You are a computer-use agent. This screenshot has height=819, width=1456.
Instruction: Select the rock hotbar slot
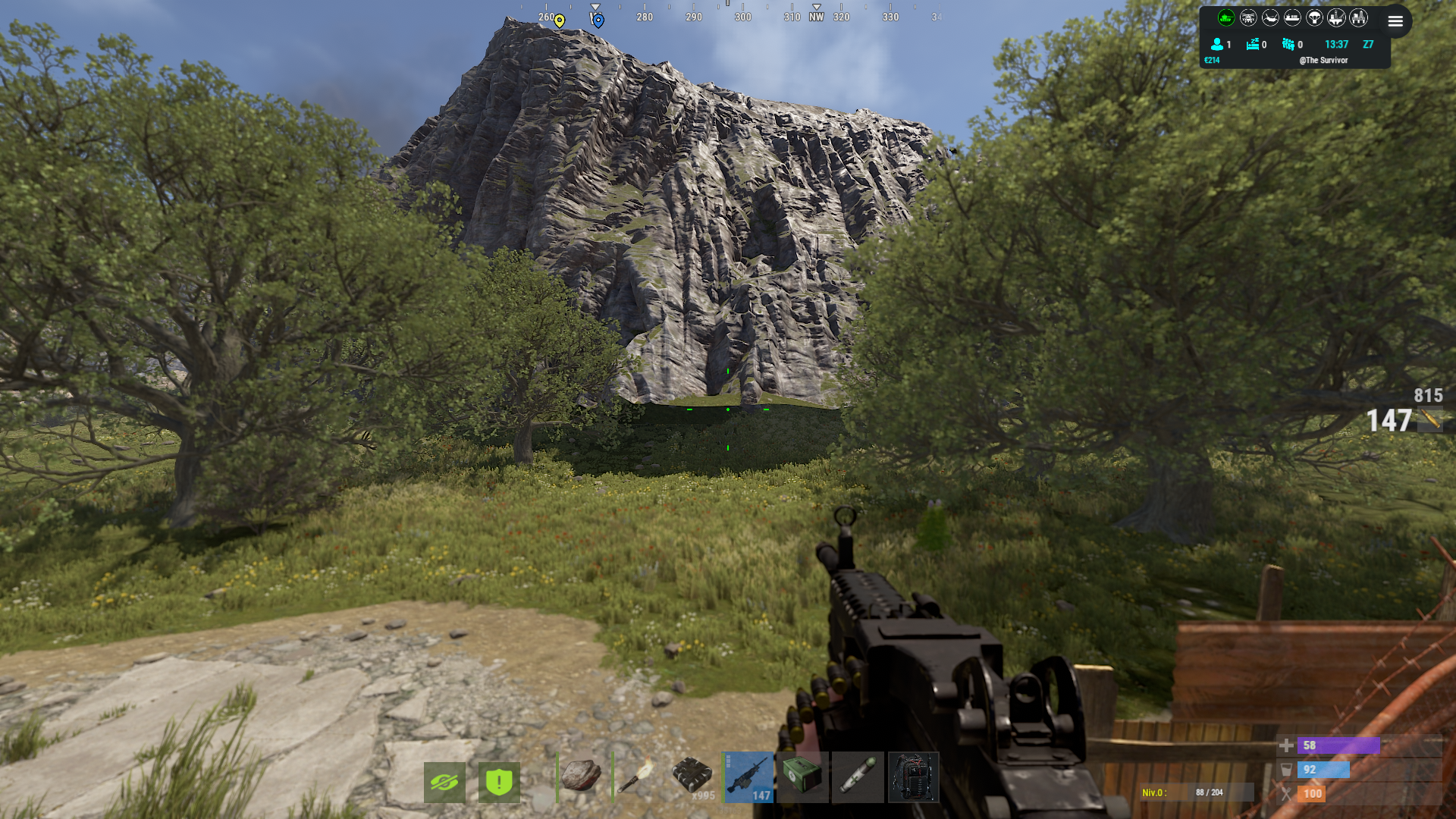tap(582, 777)
